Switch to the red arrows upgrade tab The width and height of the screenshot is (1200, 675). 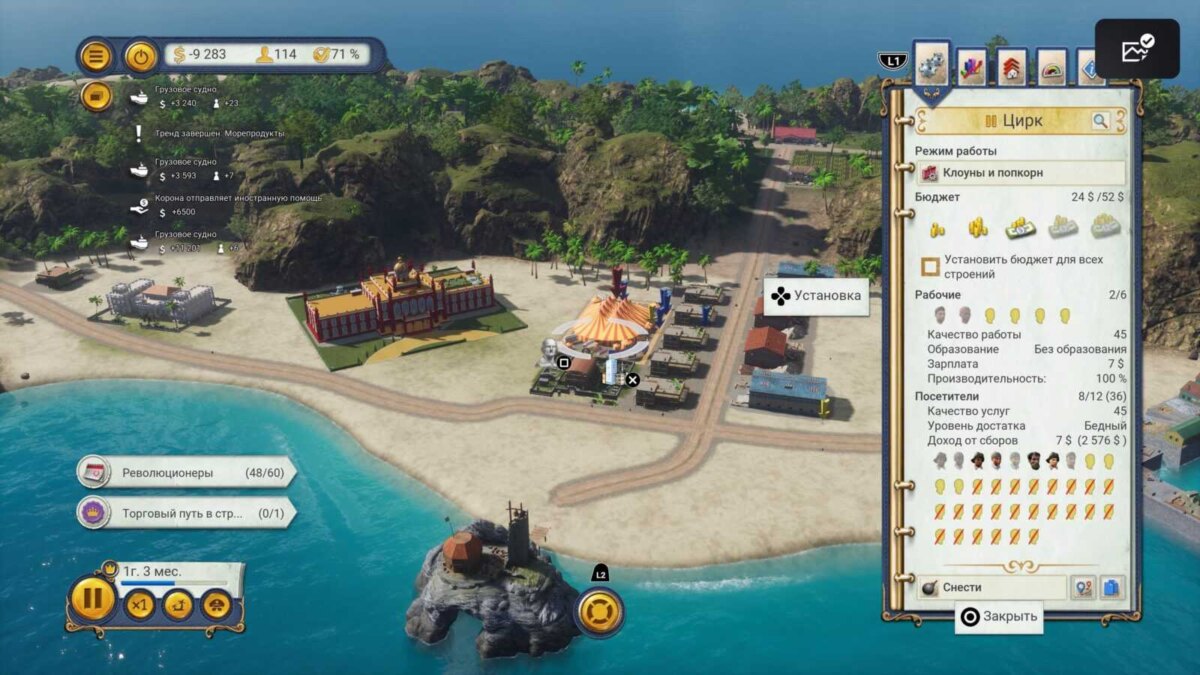click(1011, 68)
